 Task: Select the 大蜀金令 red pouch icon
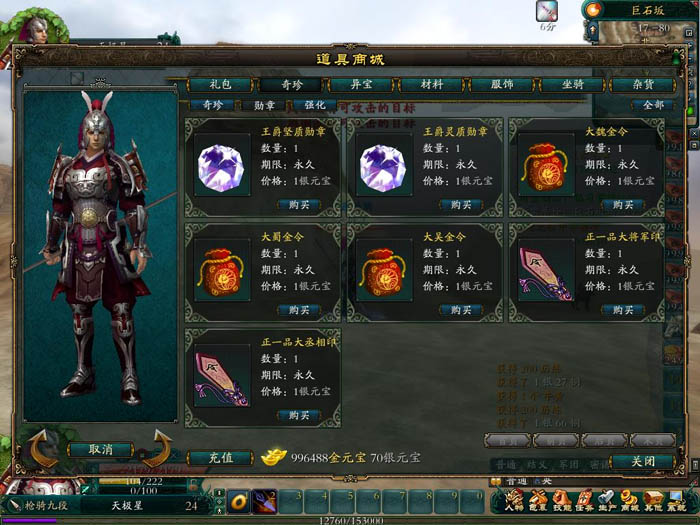point(223,271)
